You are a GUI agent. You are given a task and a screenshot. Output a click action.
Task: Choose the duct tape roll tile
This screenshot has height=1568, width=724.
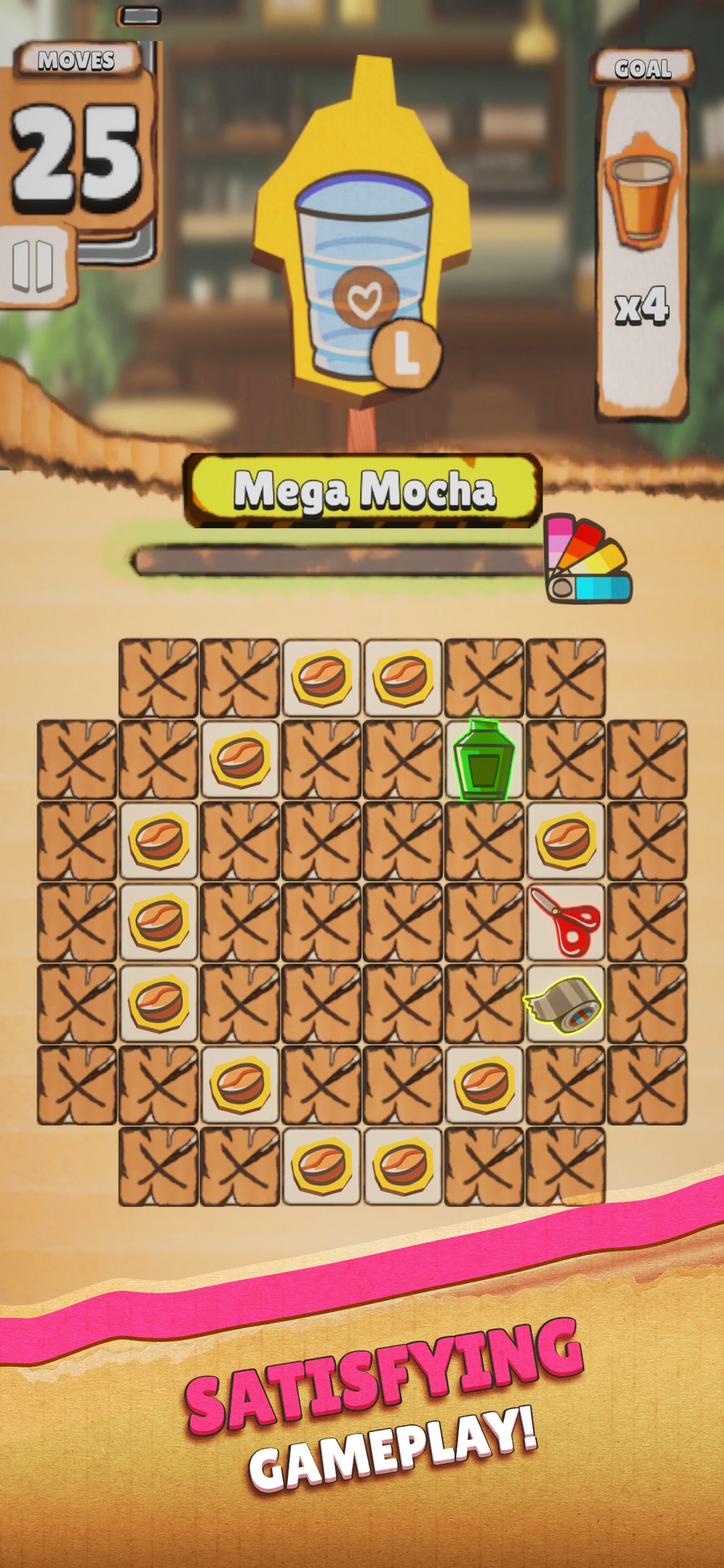coord(565,1004)
